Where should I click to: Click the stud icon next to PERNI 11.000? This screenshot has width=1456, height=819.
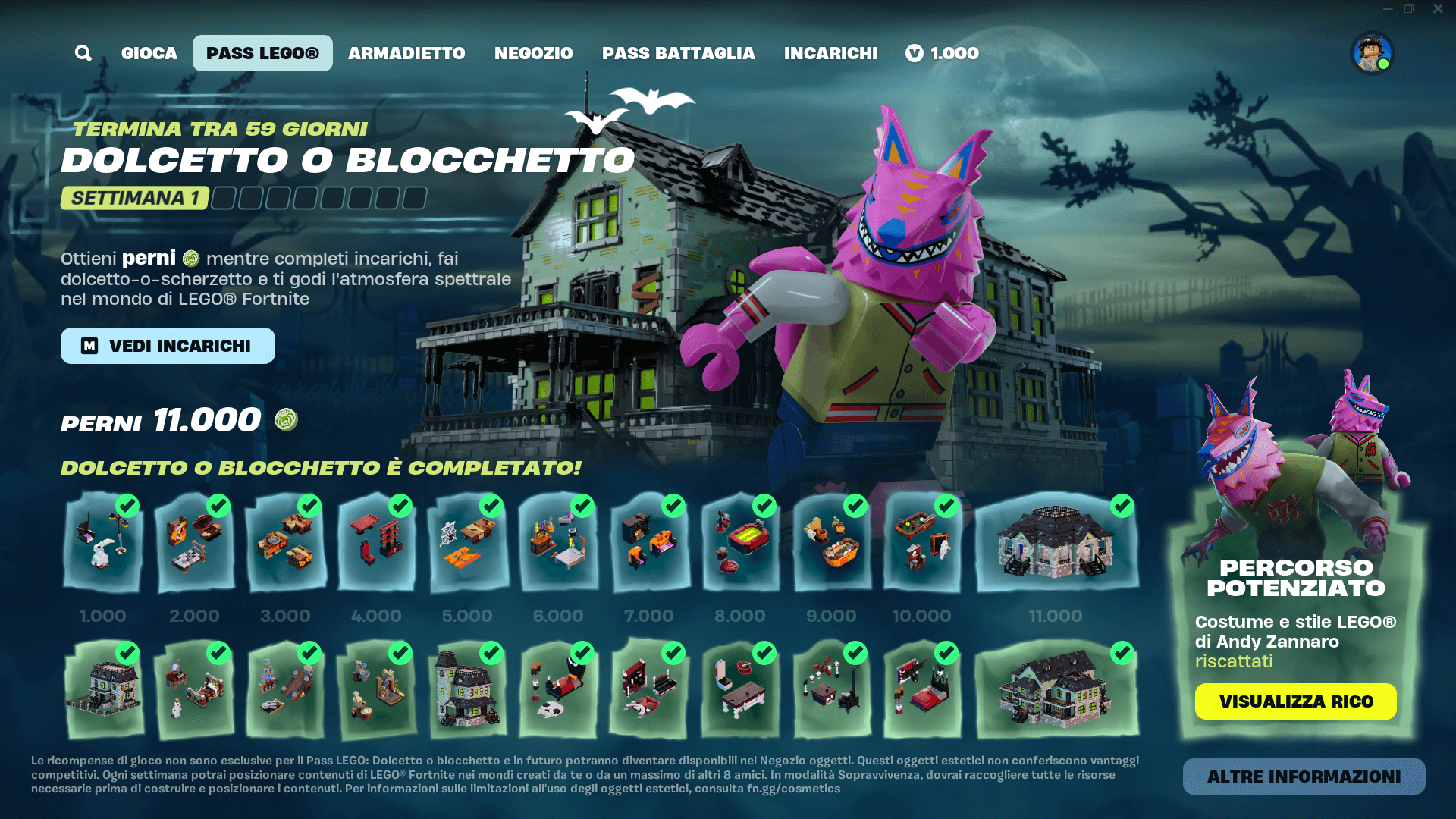[x=286, y=419]
